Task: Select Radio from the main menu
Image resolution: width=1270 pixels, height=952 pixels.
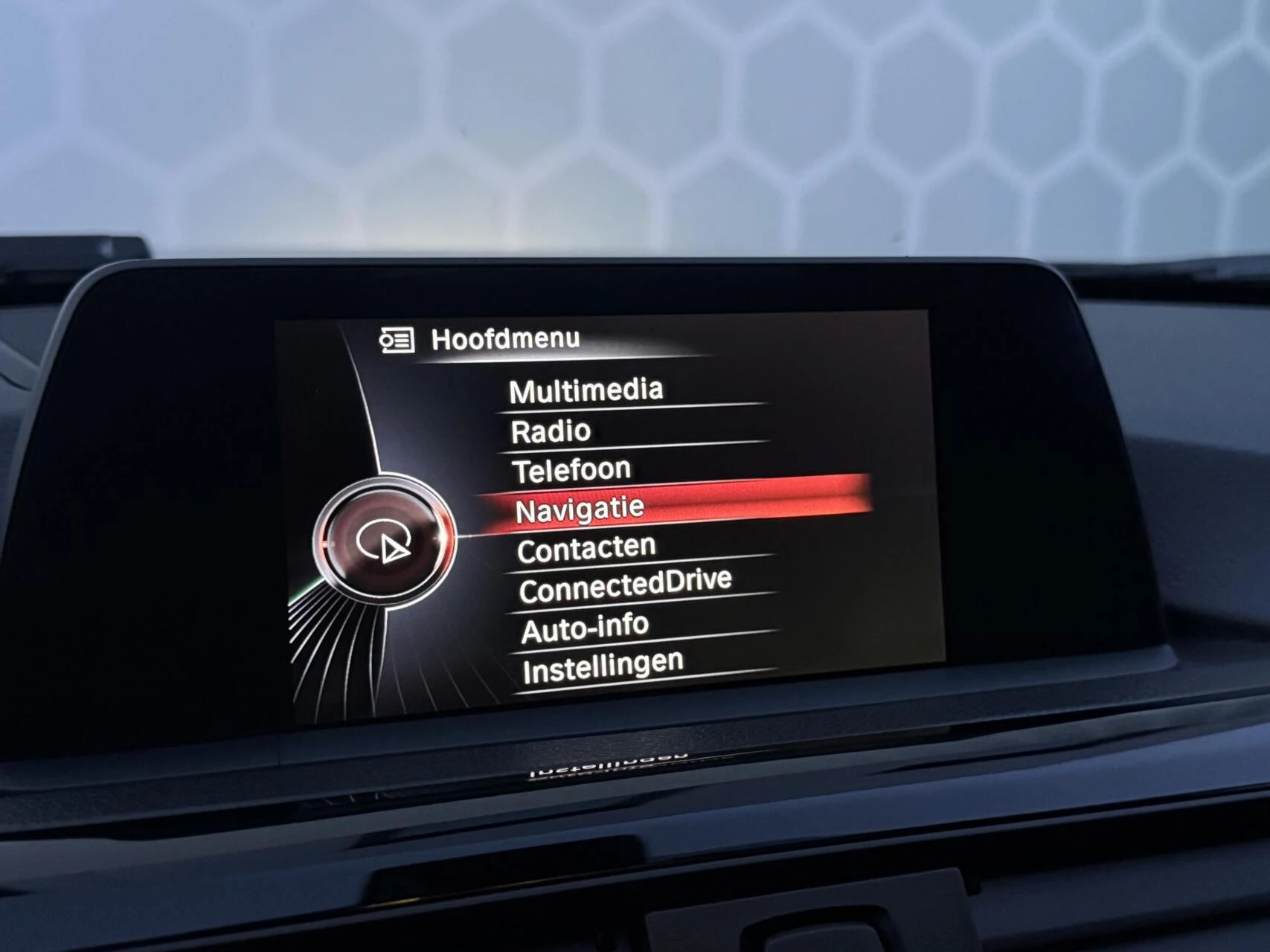Action: pyautogui.click(x=551, y=429)
